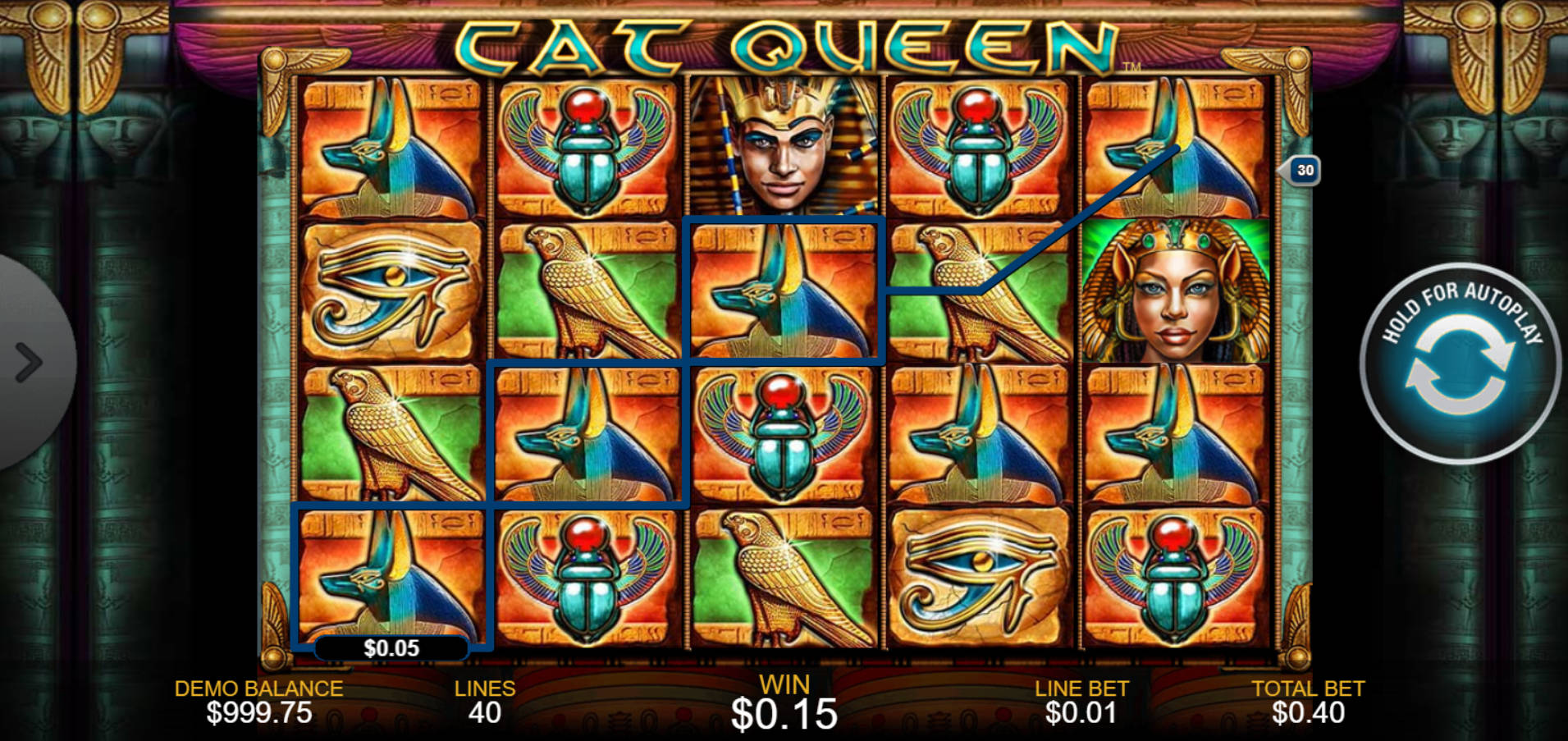1568x741 pixels.
Task: Check the Demo Balance of $999.75
Action: pos(258,702)
